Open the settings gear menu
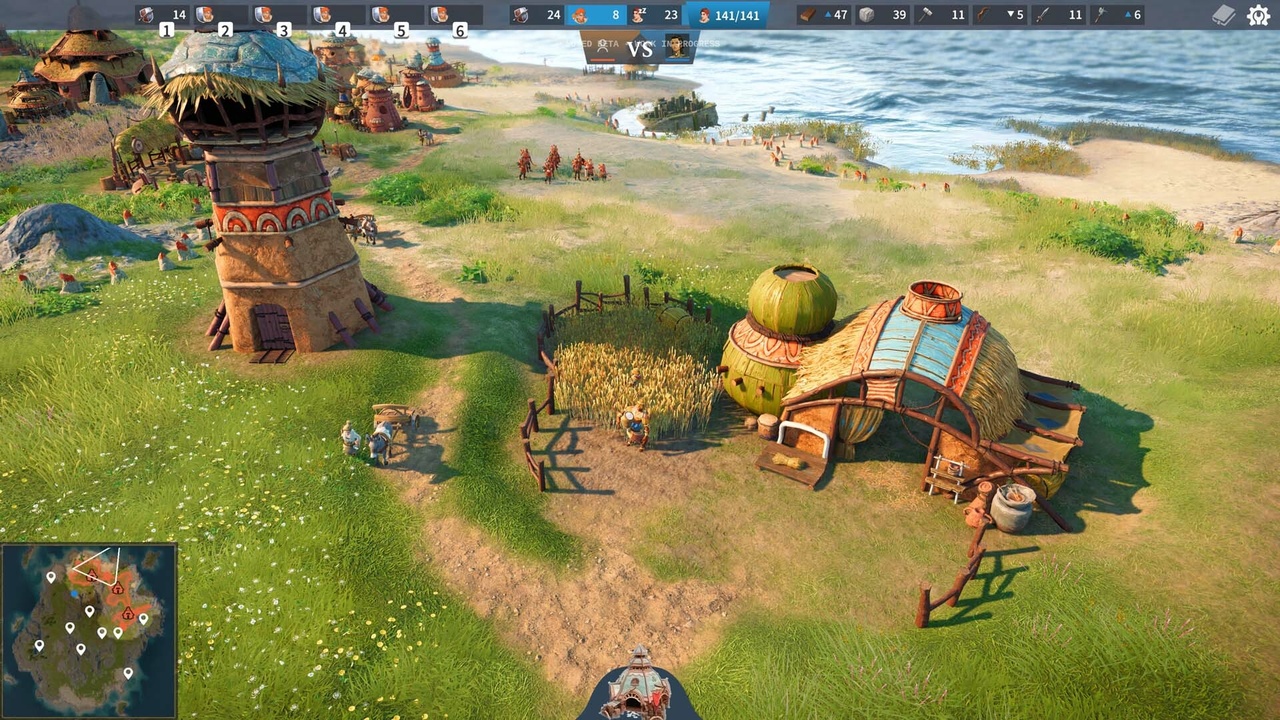Viewport: 1280px width, 720px height. click(1258, 15)
